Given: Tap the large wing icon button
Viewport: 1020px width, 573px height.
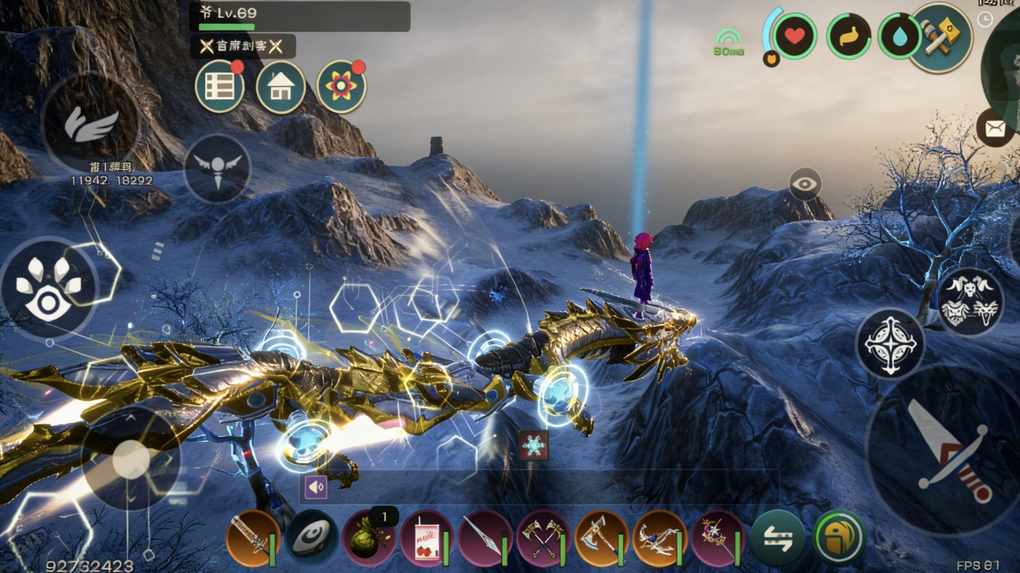Looking at the screenshot, I should click(x=91, y=124).
